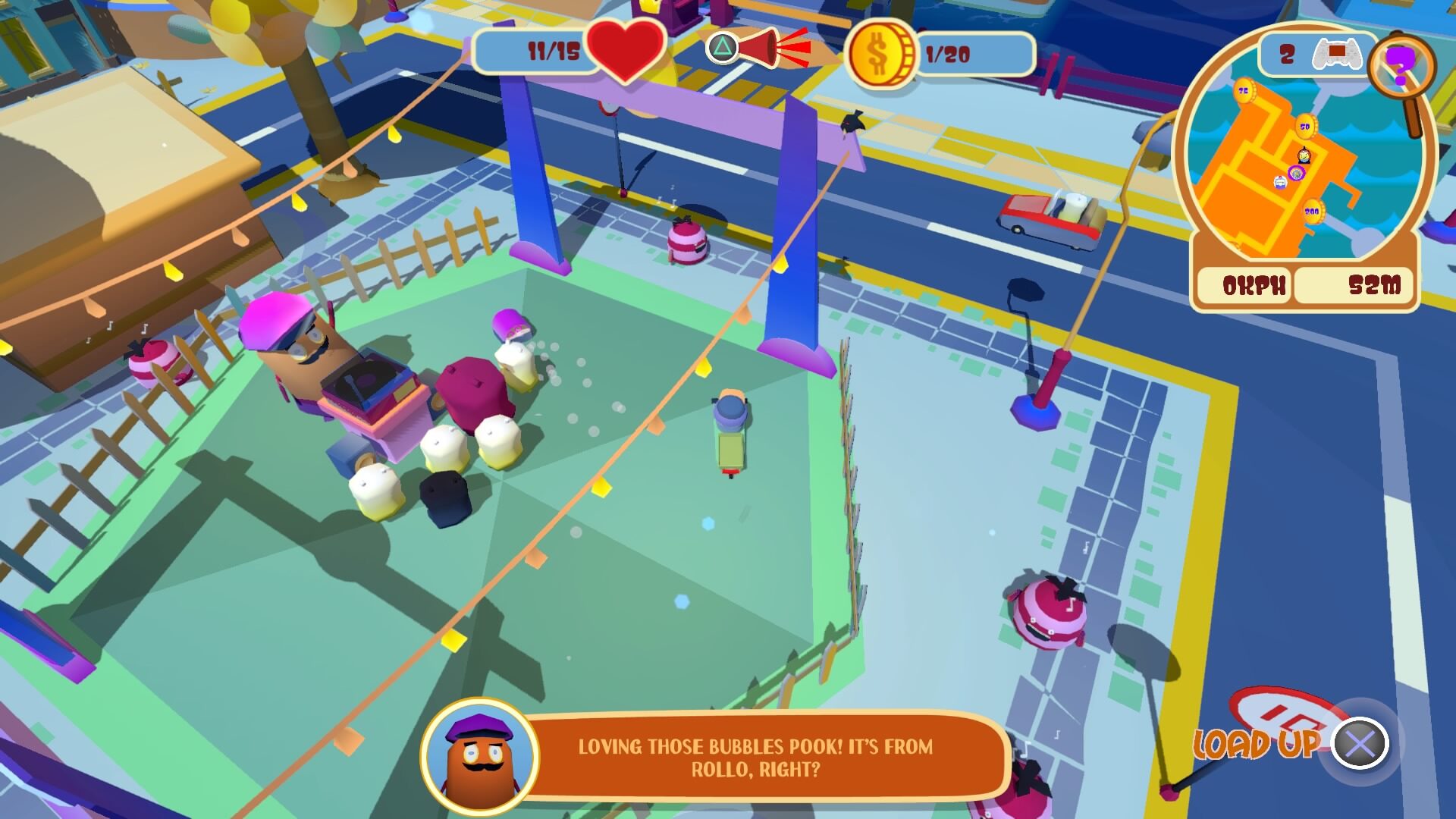The width and height of the screenshot is (1456, 819).
Task: Select the 200 coin marker on the minimap
Action: click(x=1313, y=210)
